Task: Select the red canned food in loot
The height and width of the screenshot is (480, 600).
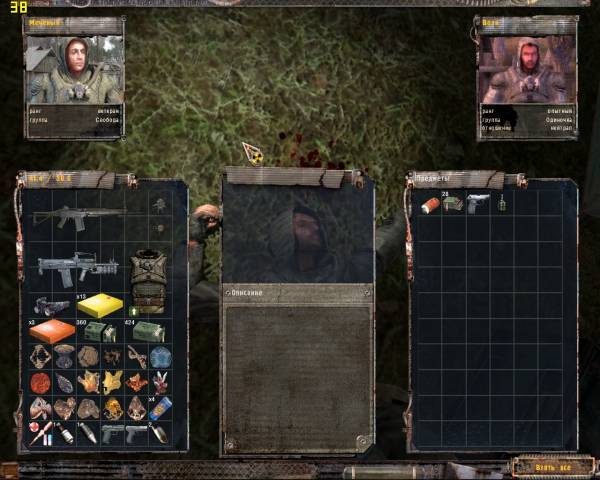Action: coord(428,204)
